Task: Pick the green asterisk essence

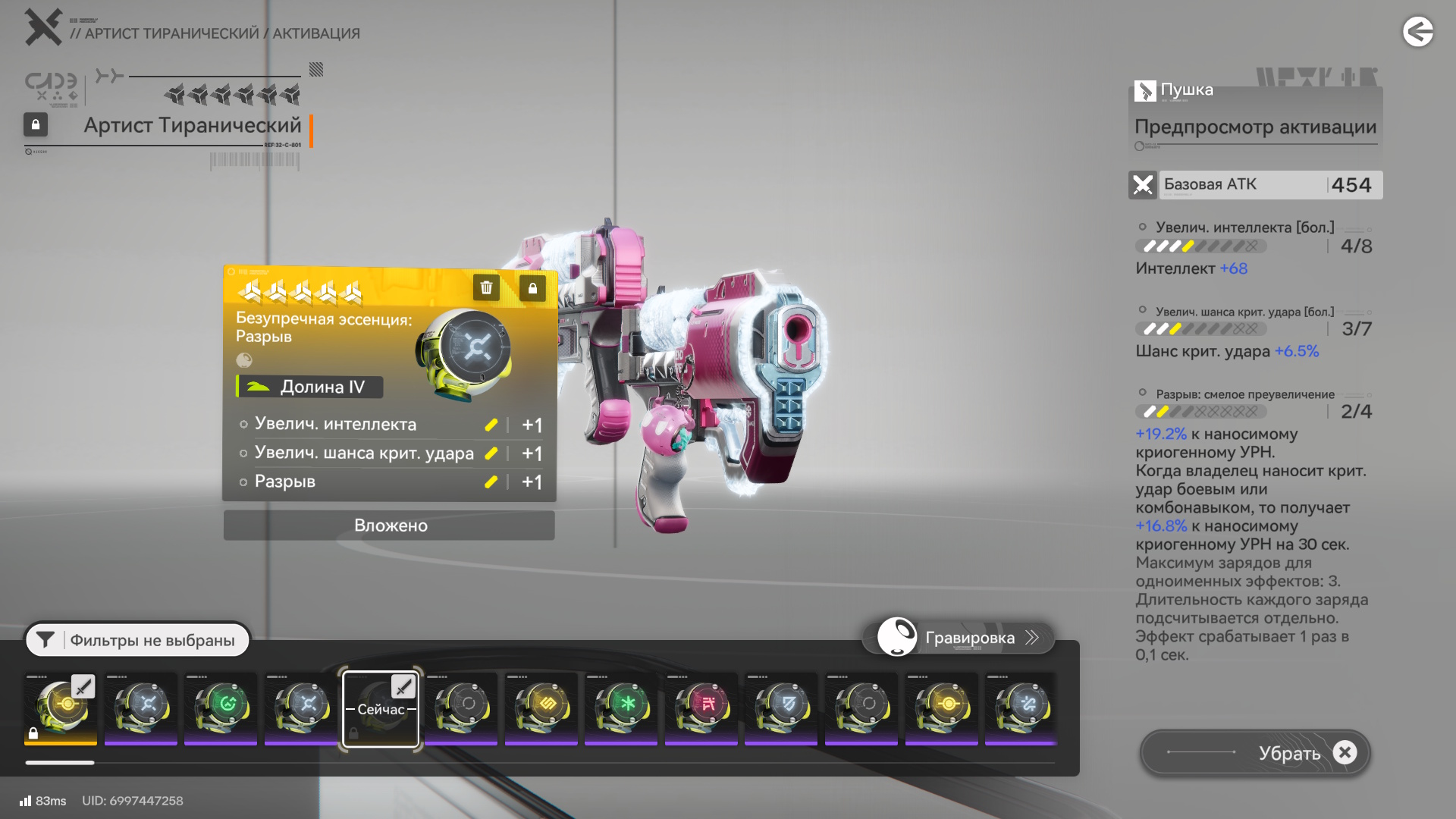Action: tap(621, 708)
